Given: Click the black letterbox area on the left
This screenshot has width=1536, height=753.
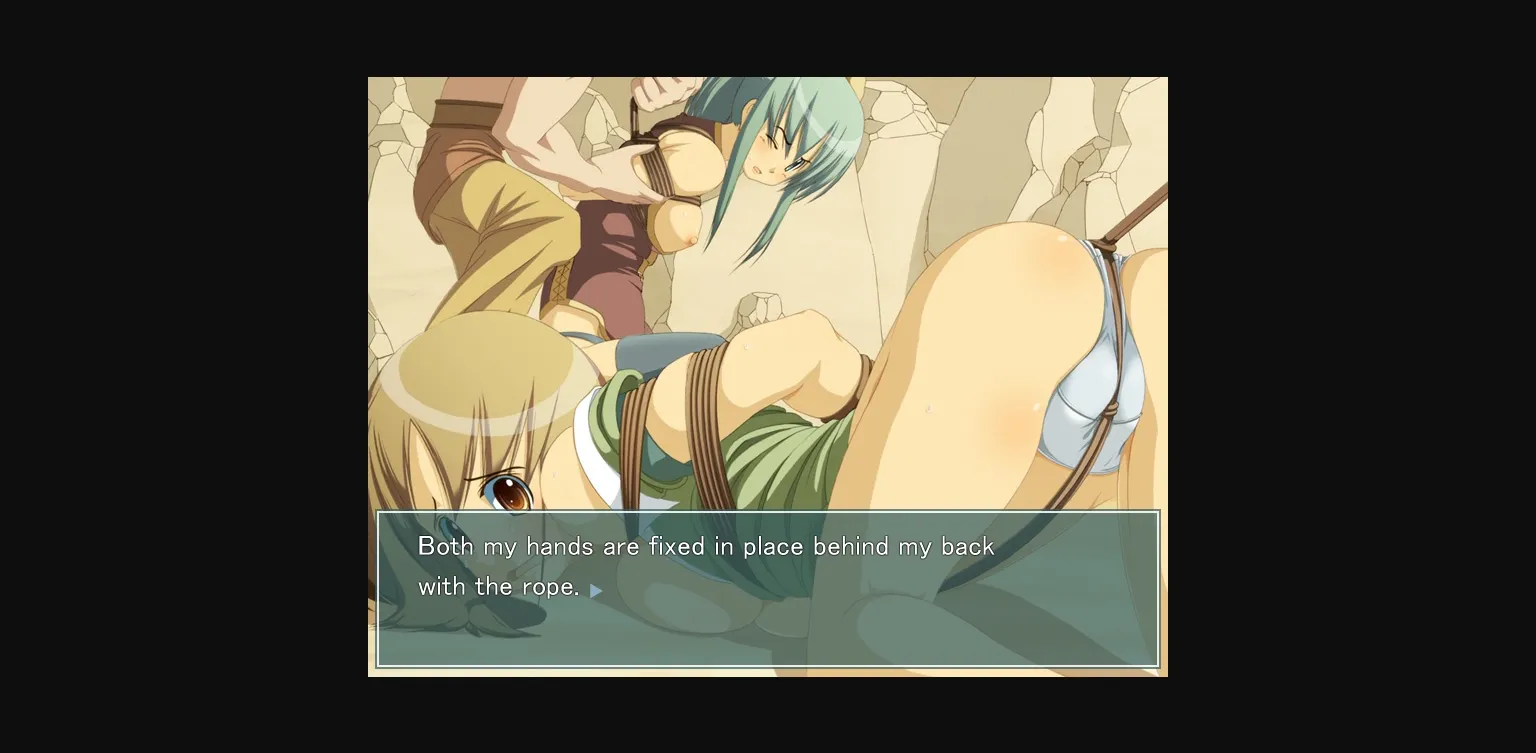Looking at the screenshot, I should pos(180,375).
